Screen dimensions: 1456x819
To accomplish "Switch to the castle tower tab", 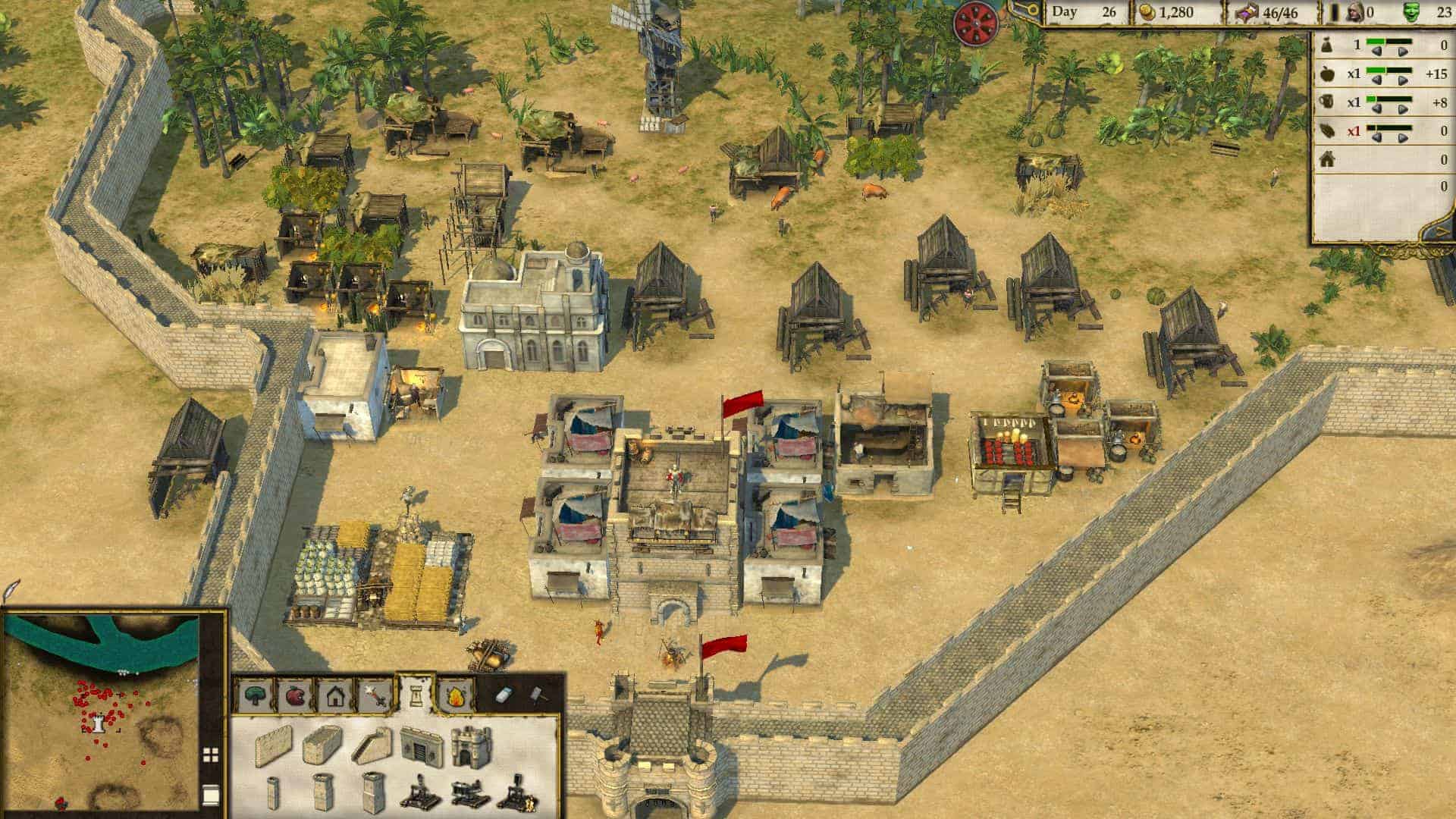I will 416,693.
